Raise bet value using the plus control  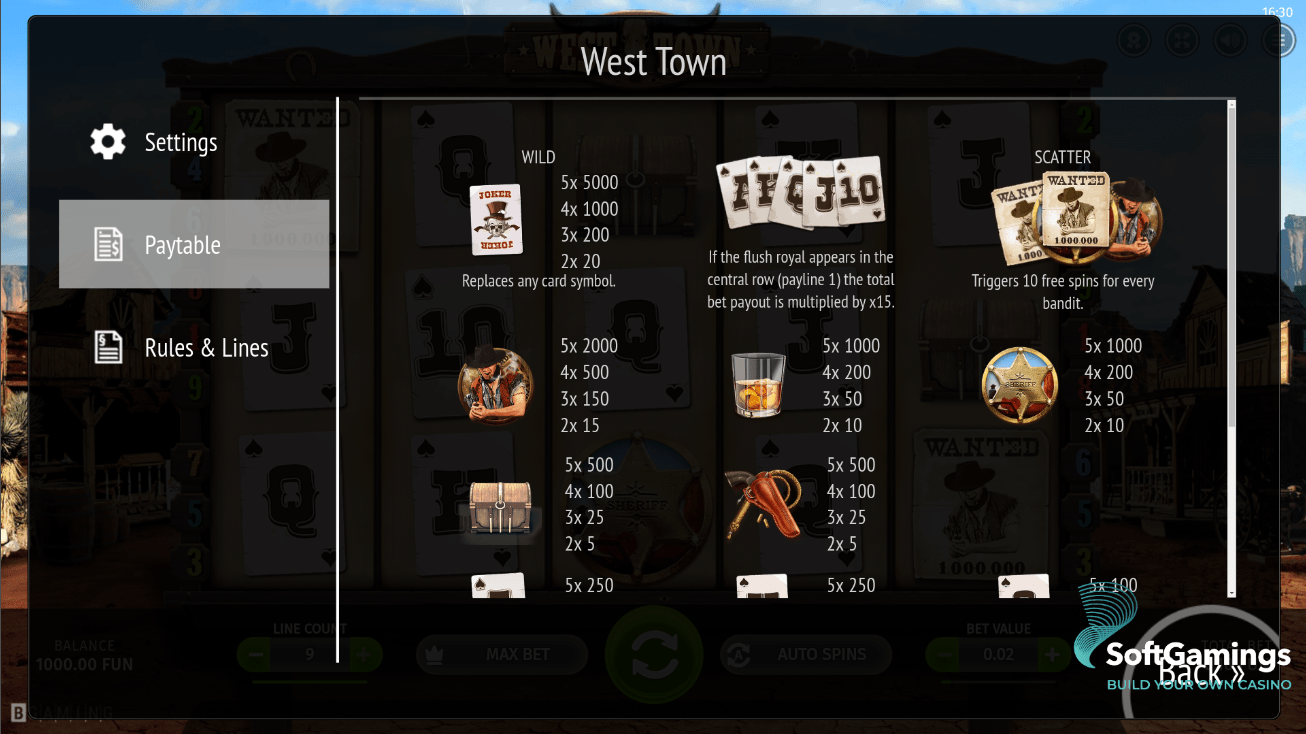click(1050, 655)
